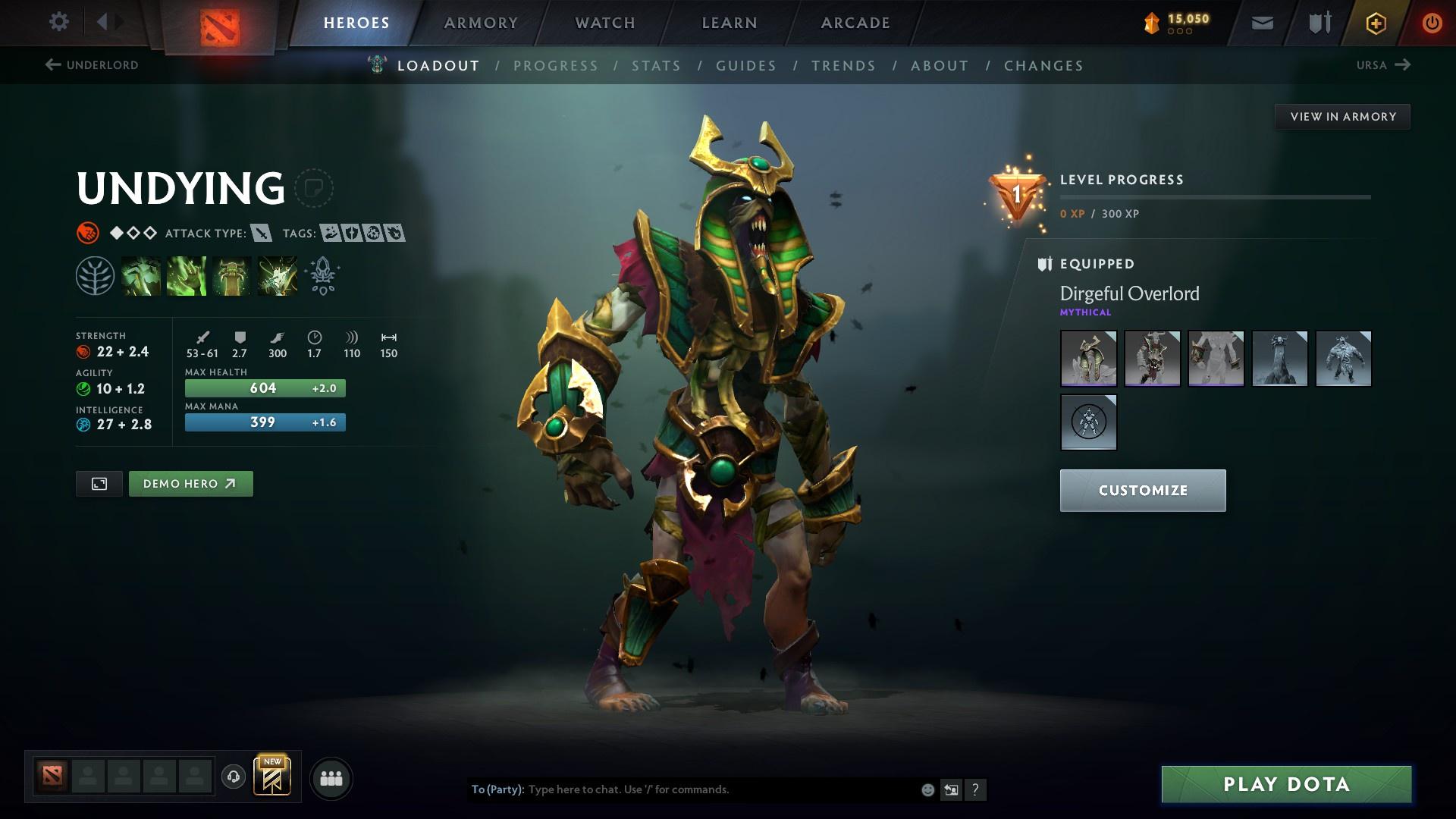Screen dimensions: 1456x819
Task: Open the find party group icon
Action: [x=330, y=777]
